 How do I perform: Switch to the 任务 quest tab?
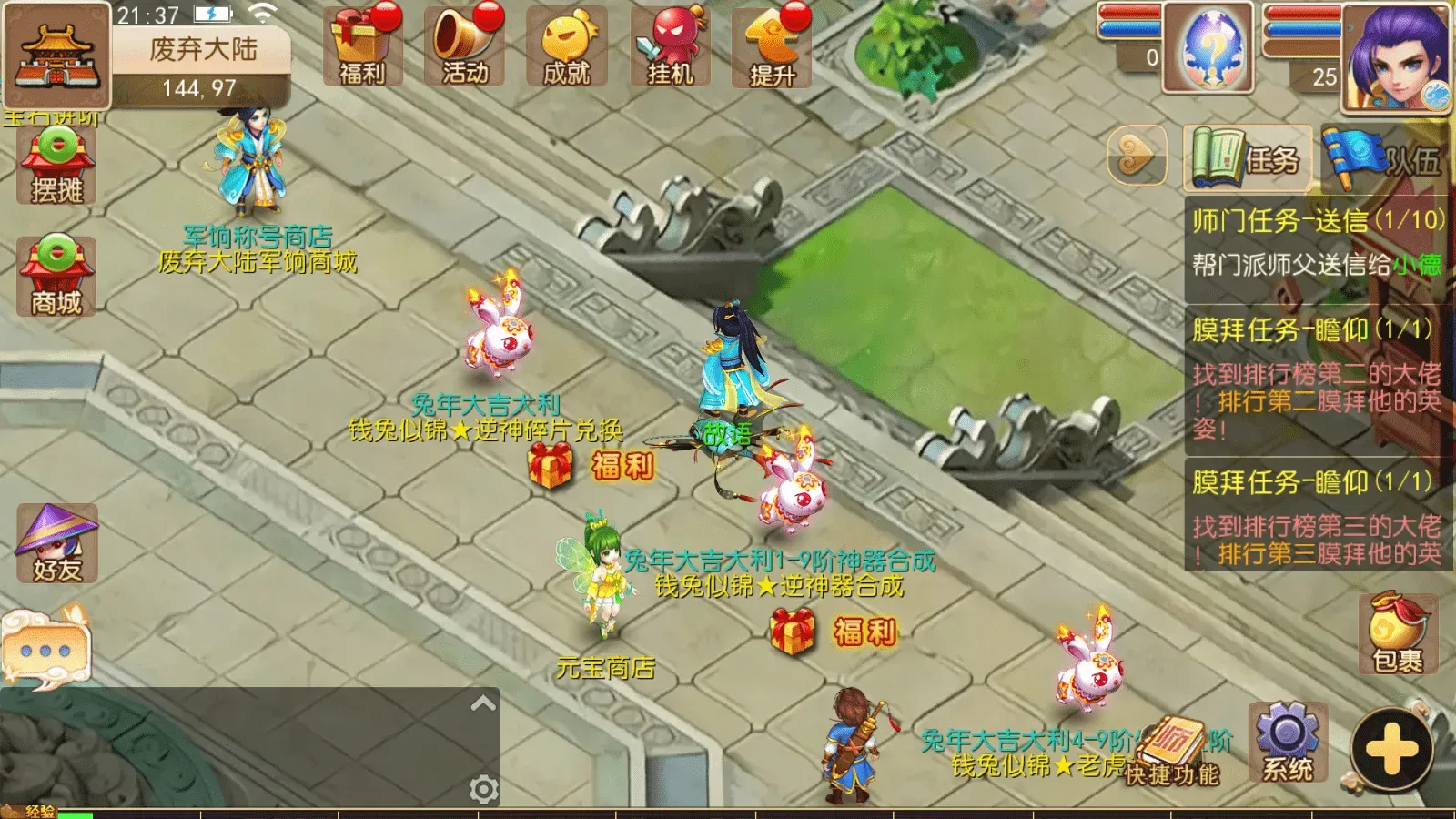click(1247, 157)
